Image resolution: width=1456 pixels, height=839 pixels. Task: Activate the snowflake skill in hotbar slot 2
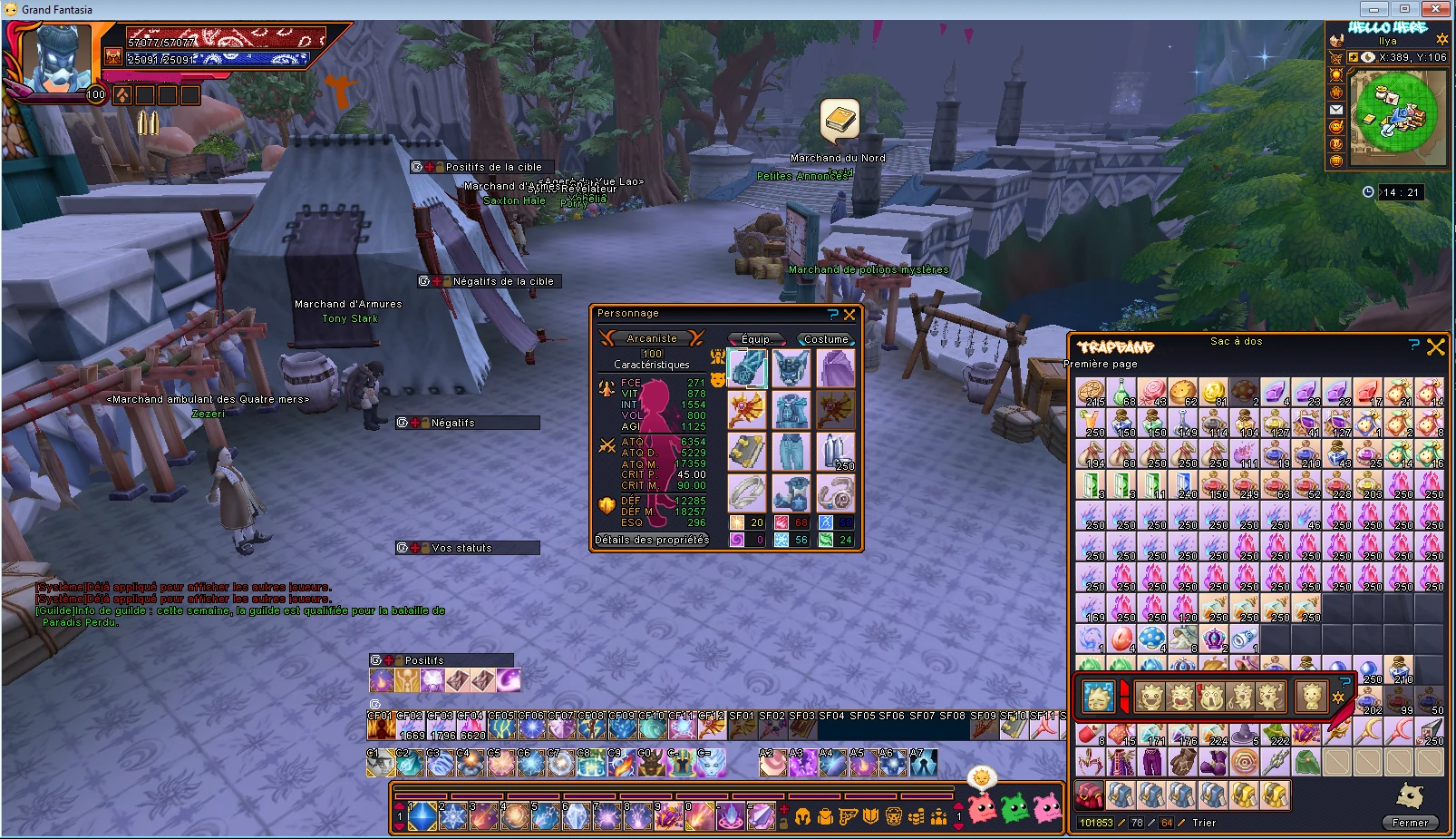(452, 816)
